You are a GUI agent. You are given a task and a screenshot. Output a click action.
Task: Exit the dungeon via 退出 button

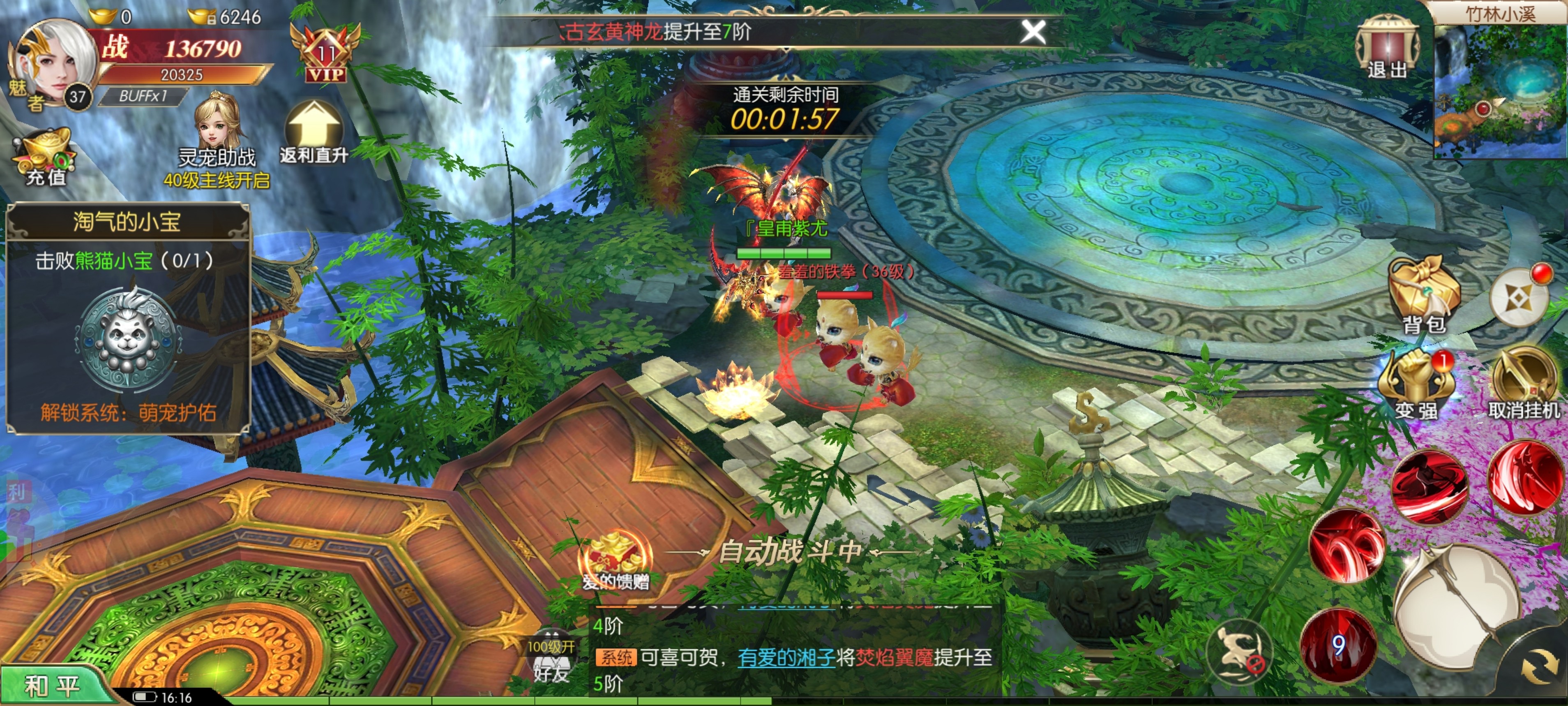click(1387, 49)
